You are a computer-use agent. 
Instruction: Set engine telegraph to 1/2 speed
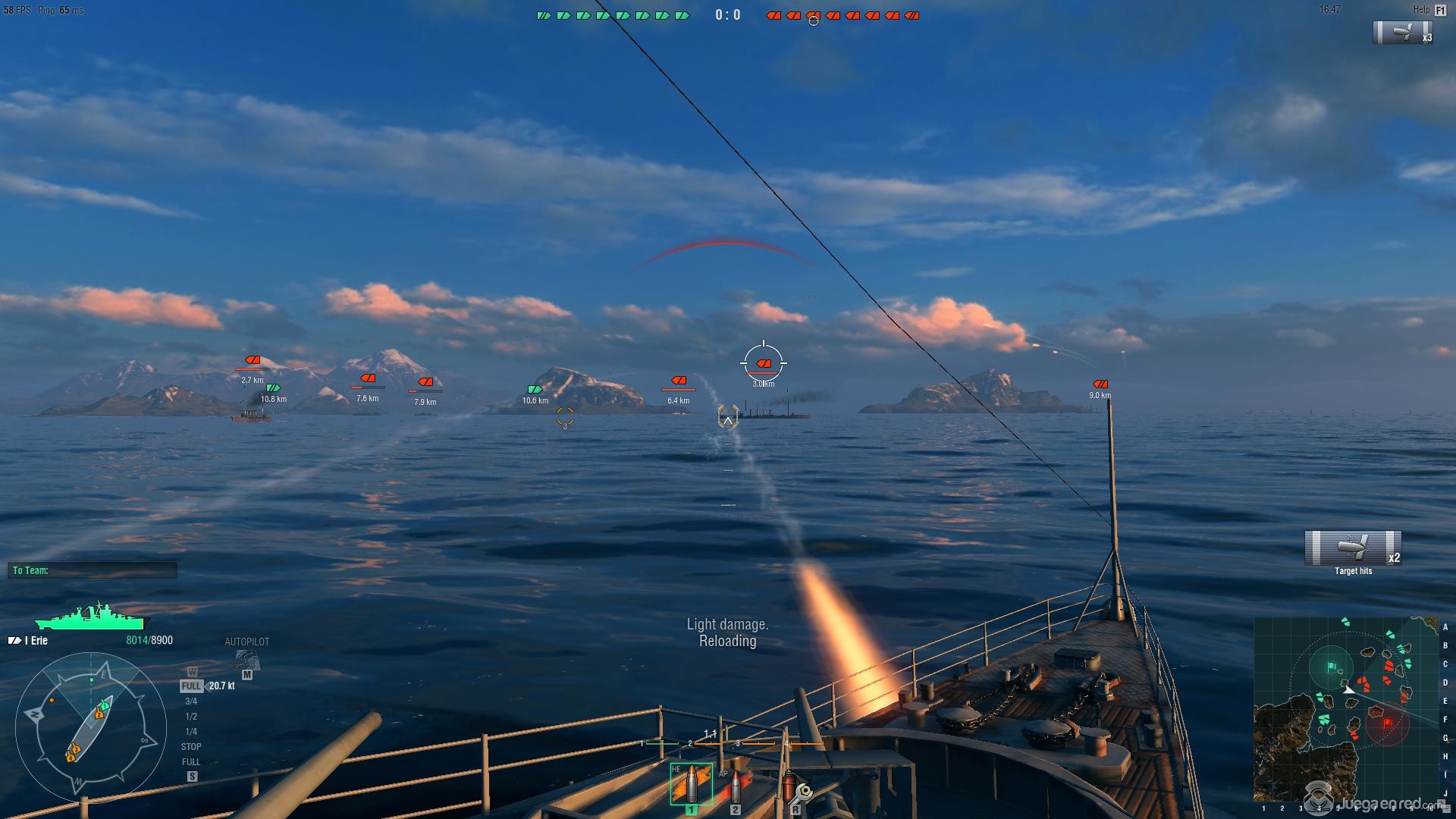click(191, 717)
